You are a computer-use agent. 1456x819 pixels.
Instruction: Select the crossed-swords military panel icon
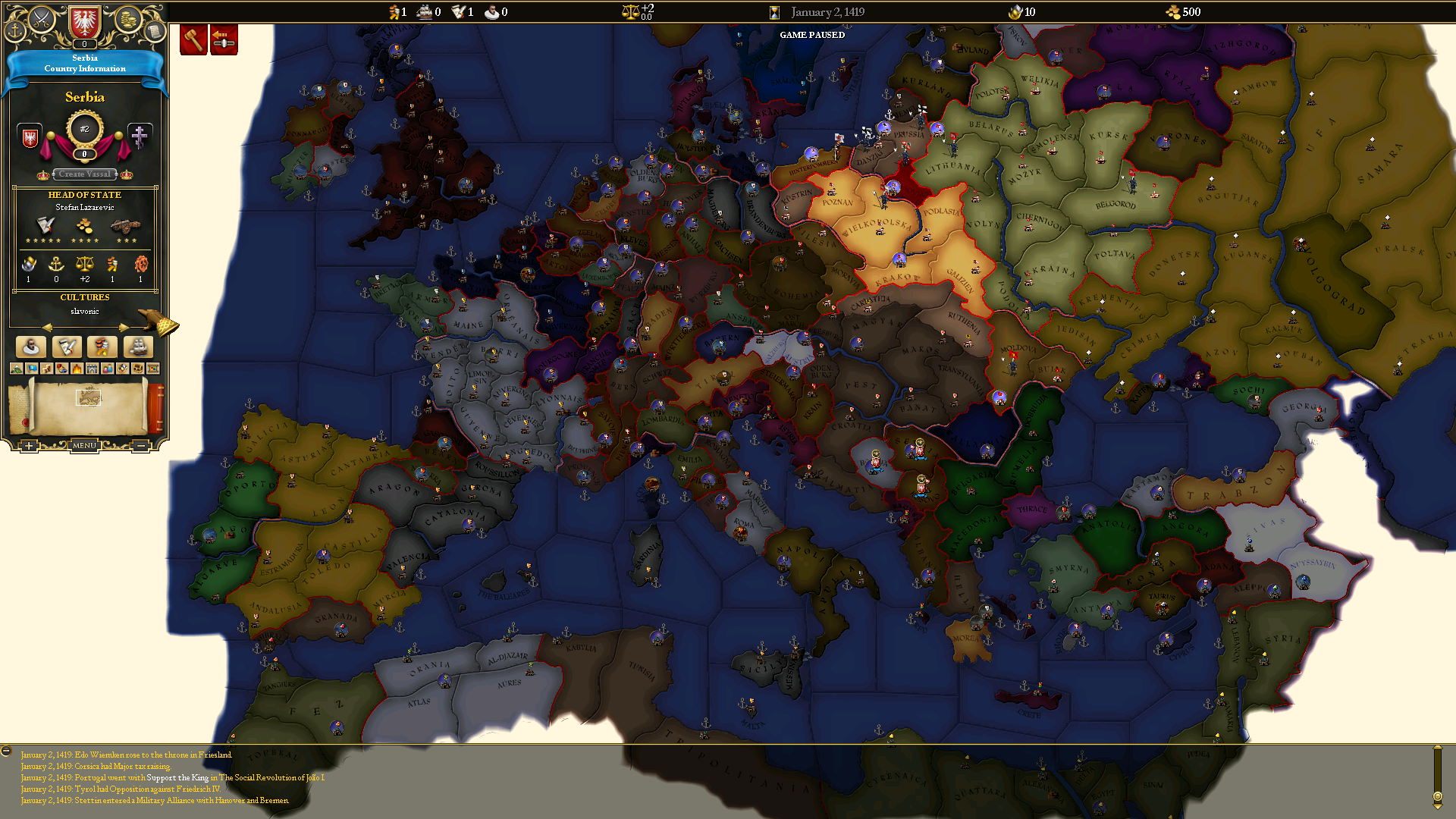42,18
